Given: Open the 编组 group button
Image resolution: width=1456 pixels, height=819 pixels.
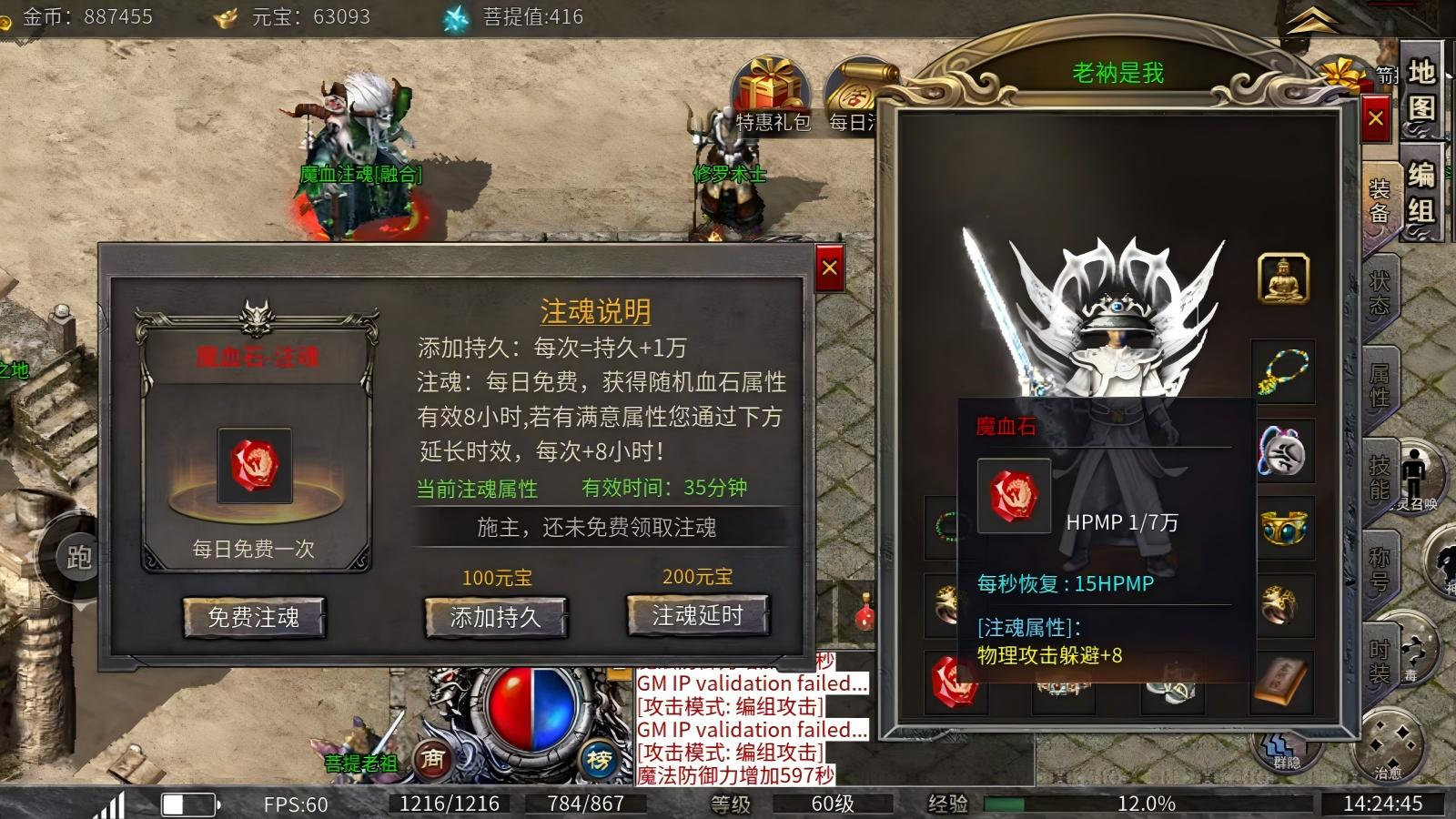Looking at the screenshot, I should point(1421,191).
